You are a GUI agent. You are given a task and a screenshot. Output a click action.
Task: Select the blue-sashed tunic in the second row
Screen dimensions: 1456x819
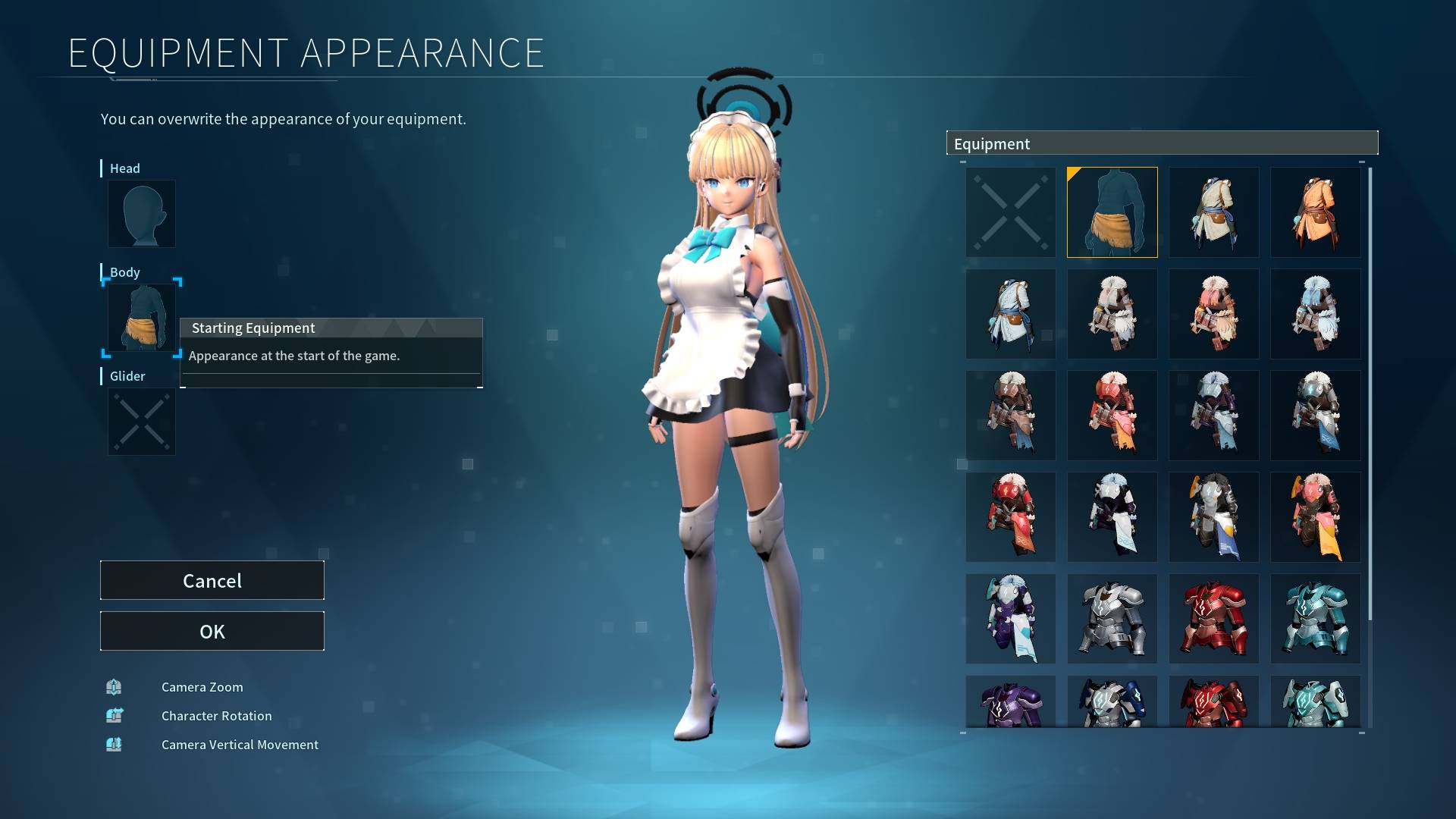point(1010,313)
